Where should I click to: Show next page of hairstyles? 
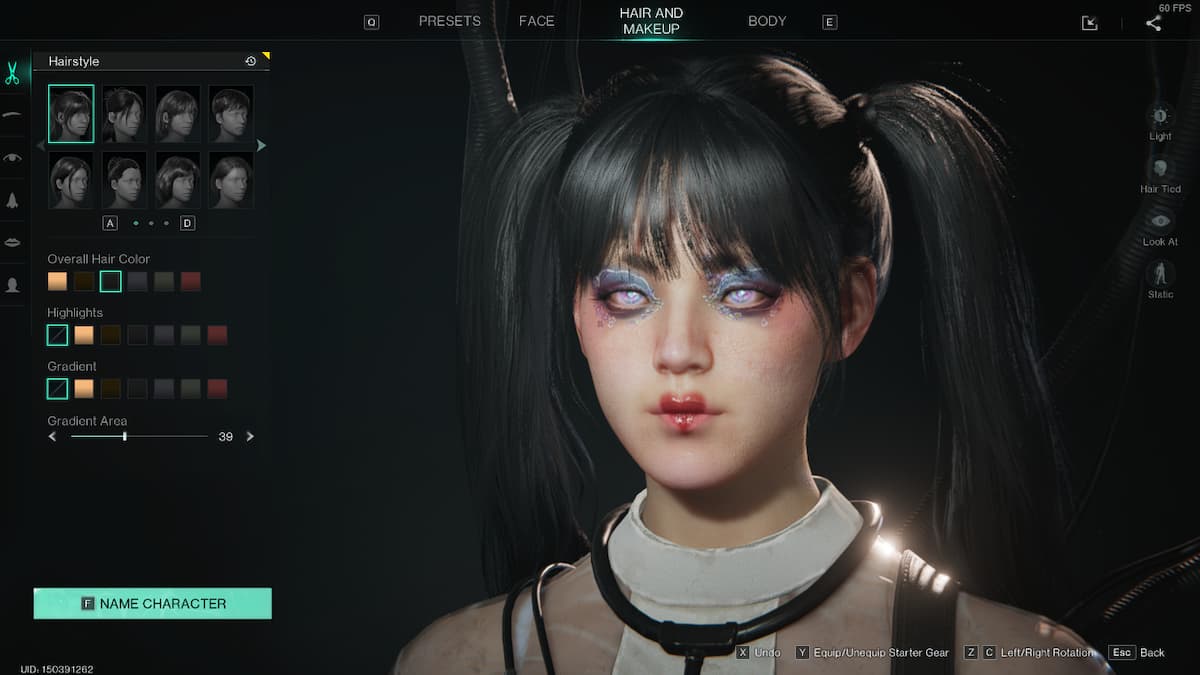tap(262, 146)
